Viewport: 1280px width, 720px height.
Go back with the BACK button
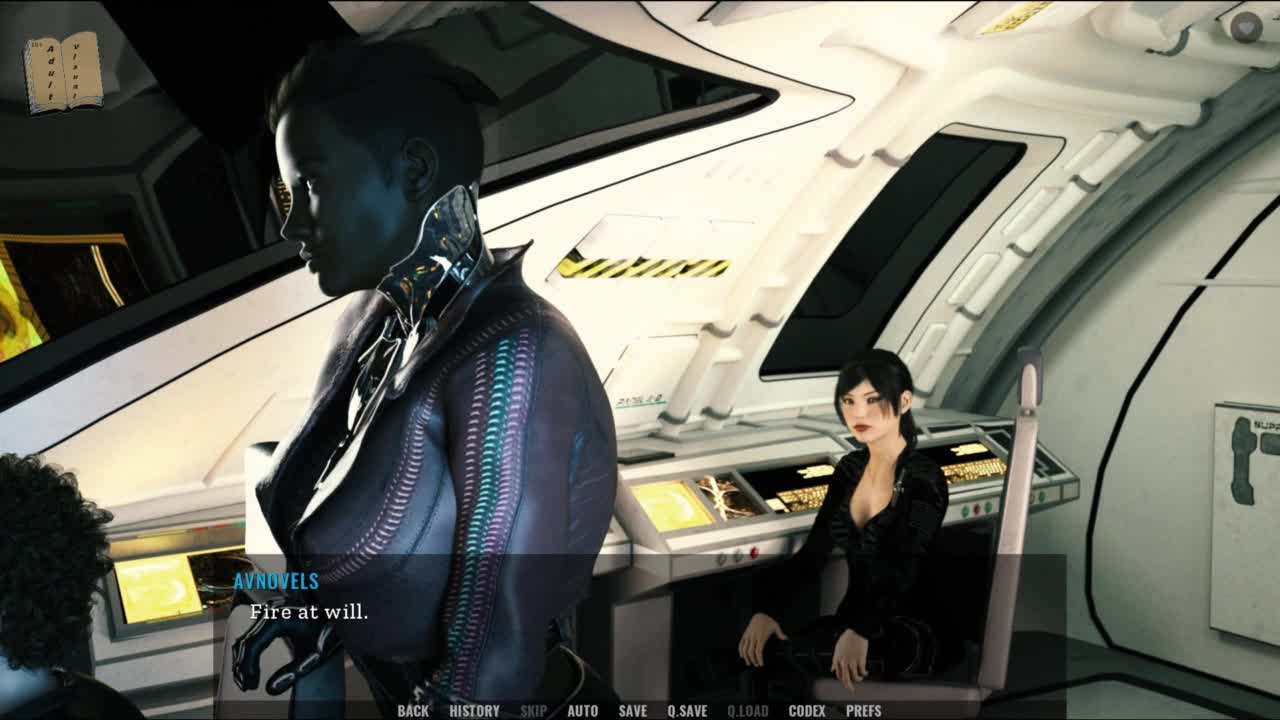click(x=412, y=711)
